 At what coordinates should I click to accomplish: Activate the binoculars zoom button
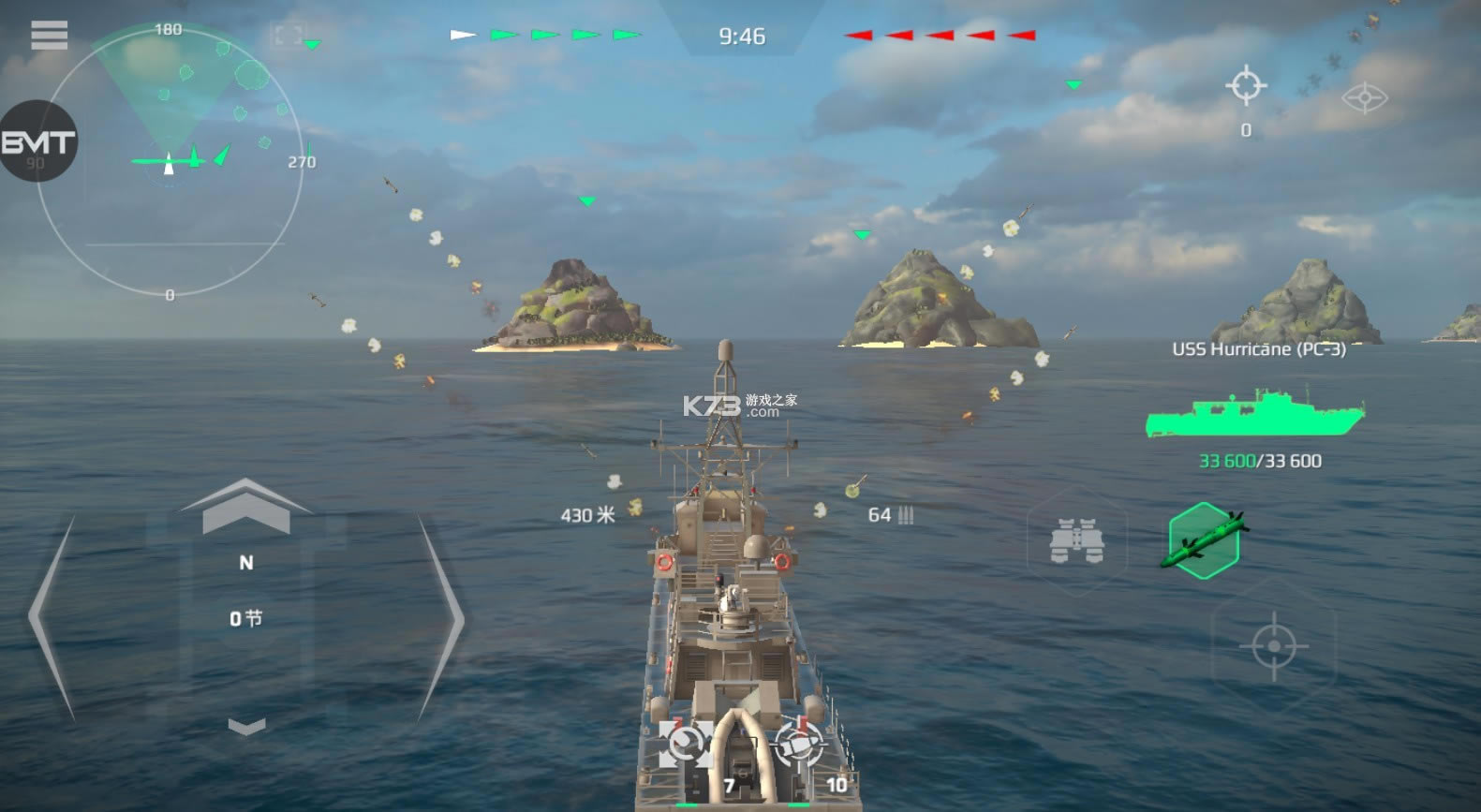(x=1077, y=541)
